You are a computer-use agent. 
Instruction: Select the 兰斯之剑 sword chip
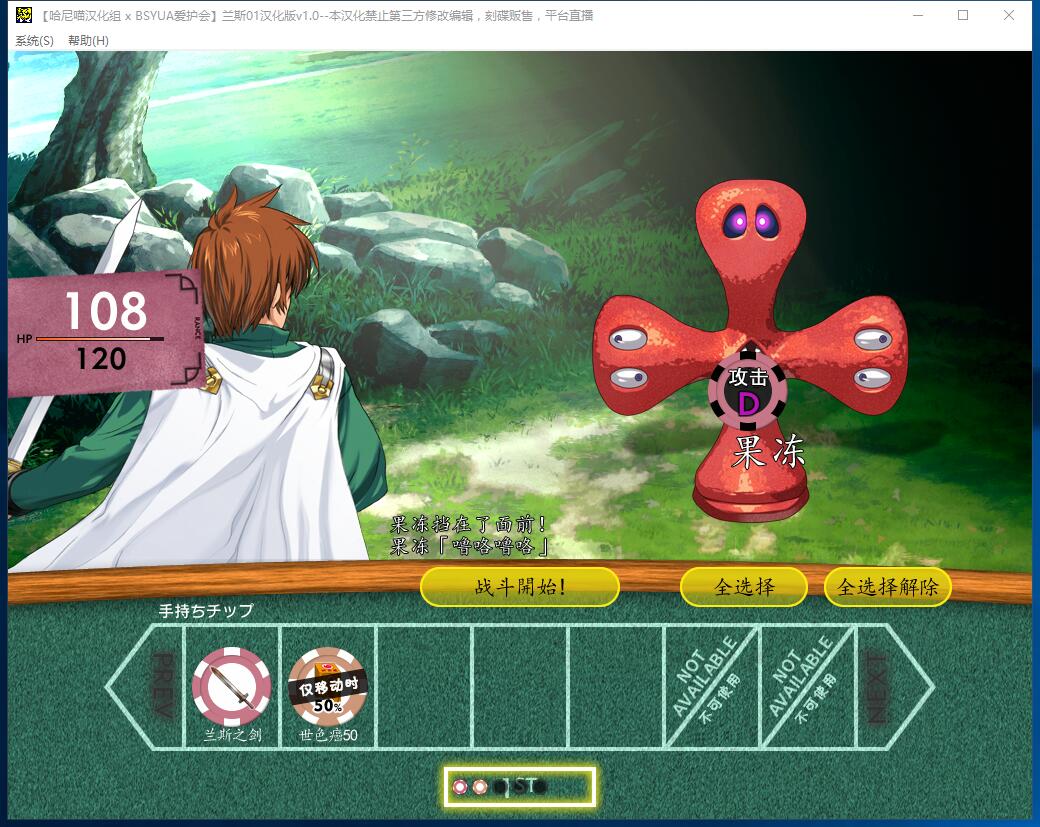pyautogui.click(x=232, y=686)
